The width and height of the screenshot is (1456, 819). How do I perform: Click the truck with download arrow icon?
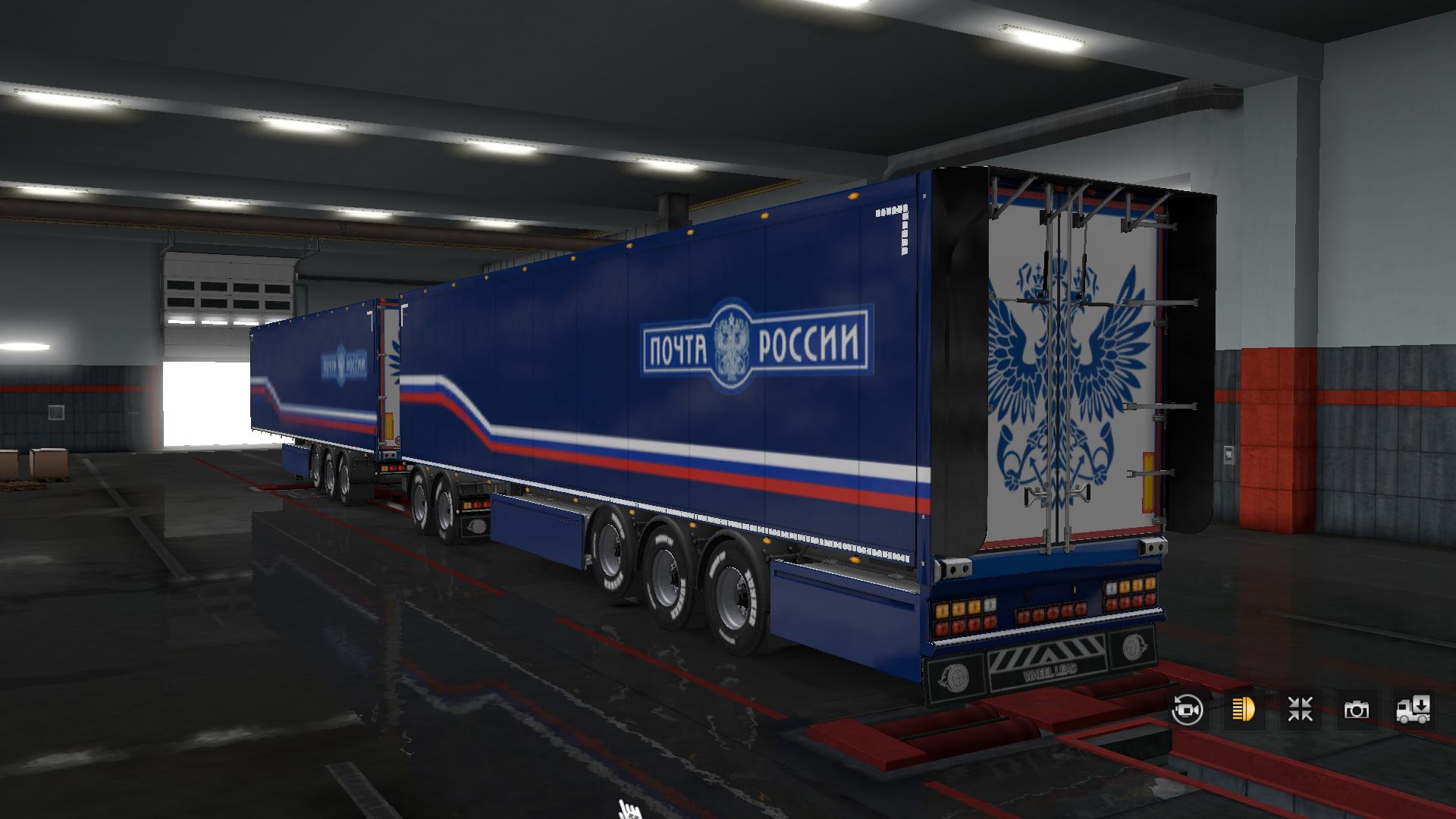1413,710
